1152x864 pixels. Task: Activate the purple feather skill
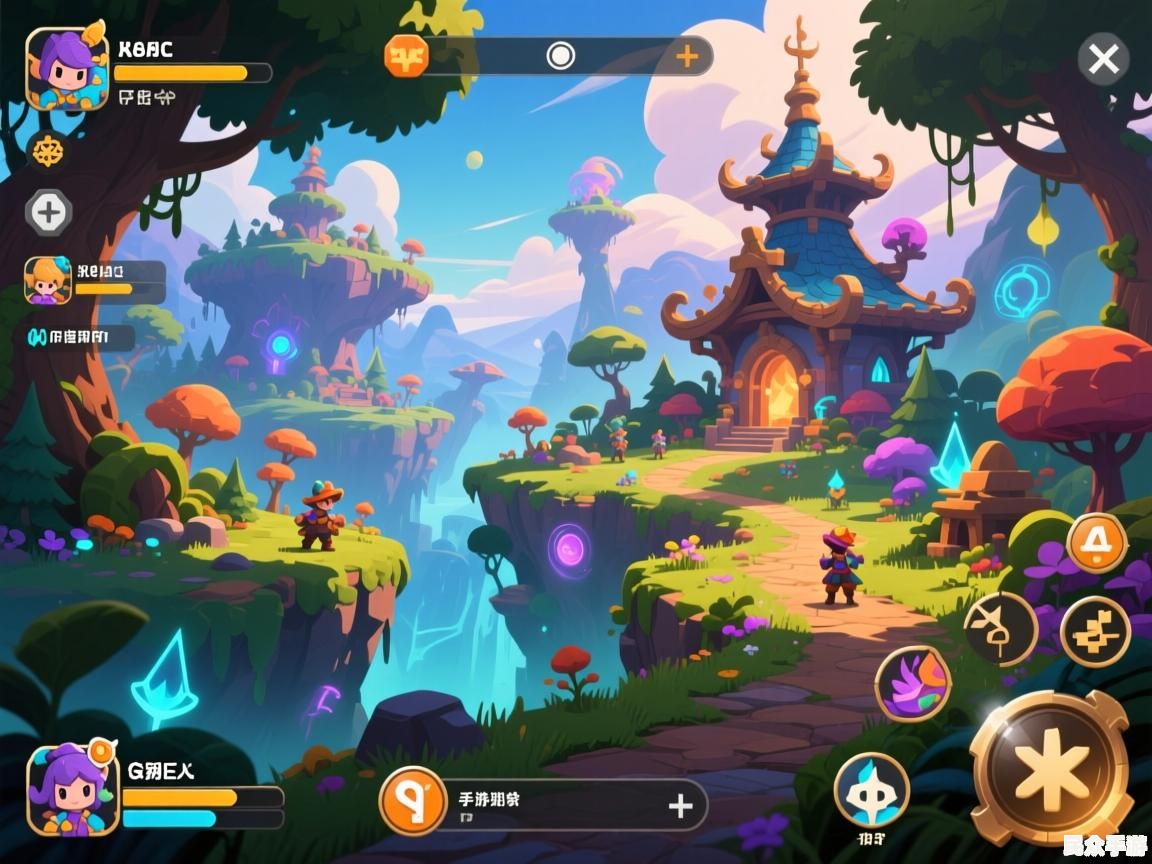tap(912, 683)
